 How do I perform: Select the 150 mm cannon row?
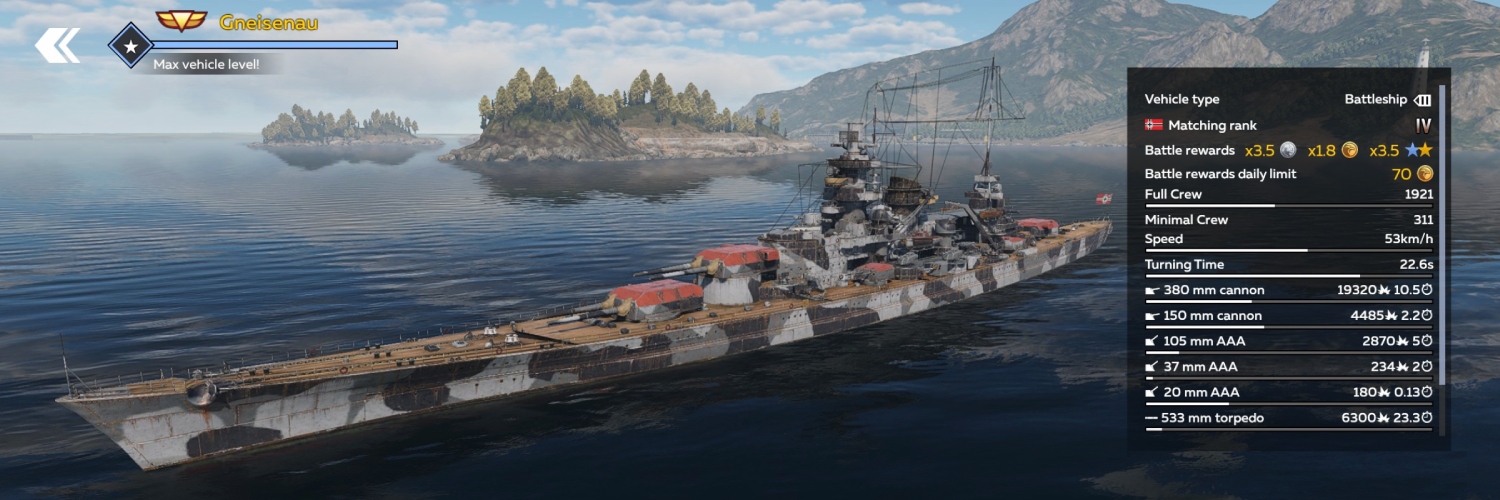click(x=1288, y=316)
